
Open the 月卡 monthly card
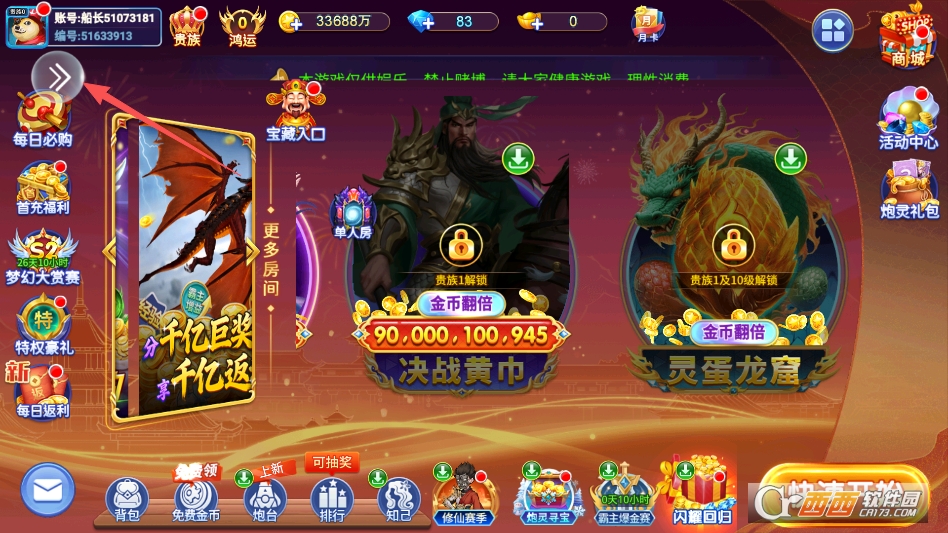click(x=648, y=24)
